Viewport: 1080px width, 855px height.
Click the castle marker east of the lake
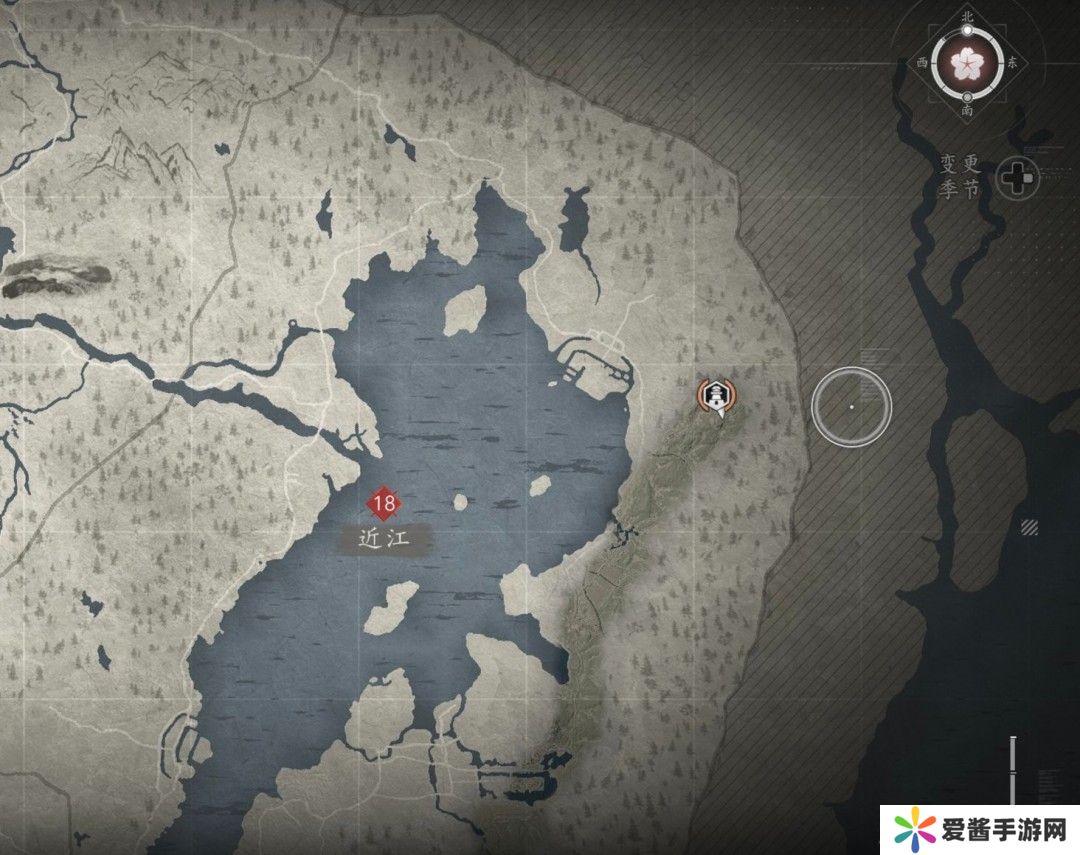pyautogui.click(x=717, y=396)
